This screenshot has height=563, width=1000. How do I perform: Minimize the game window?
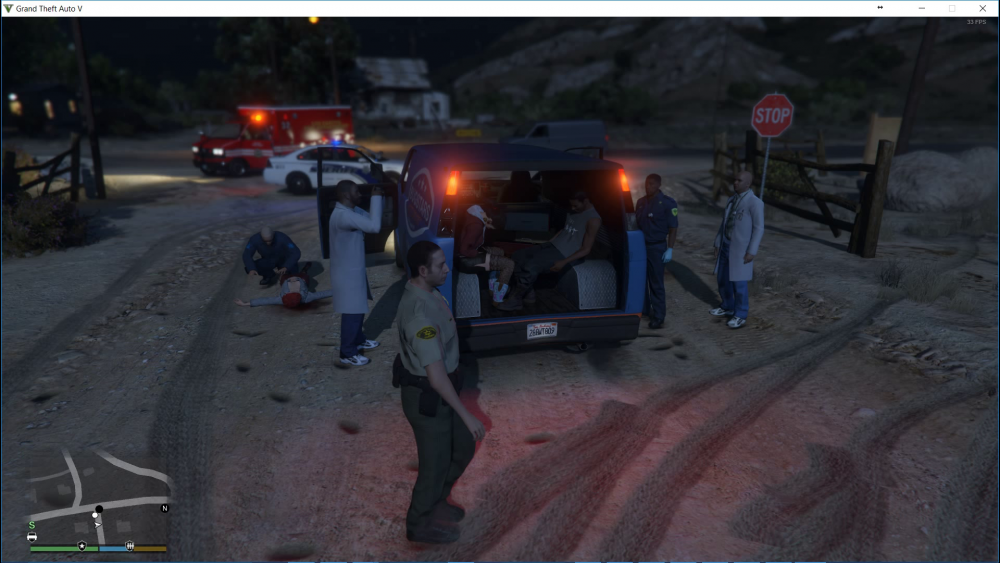tap(921, 8)
